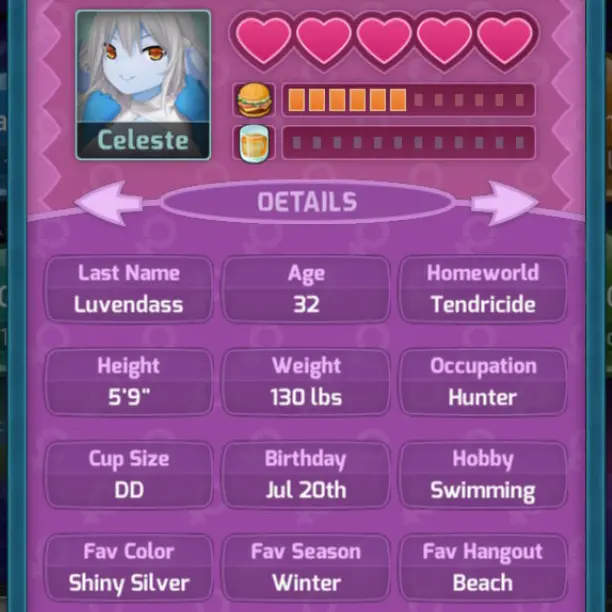Screen dimensions: 612x612
Task: Choose the Hobby Swimming detail box
Action: (483, 474)
